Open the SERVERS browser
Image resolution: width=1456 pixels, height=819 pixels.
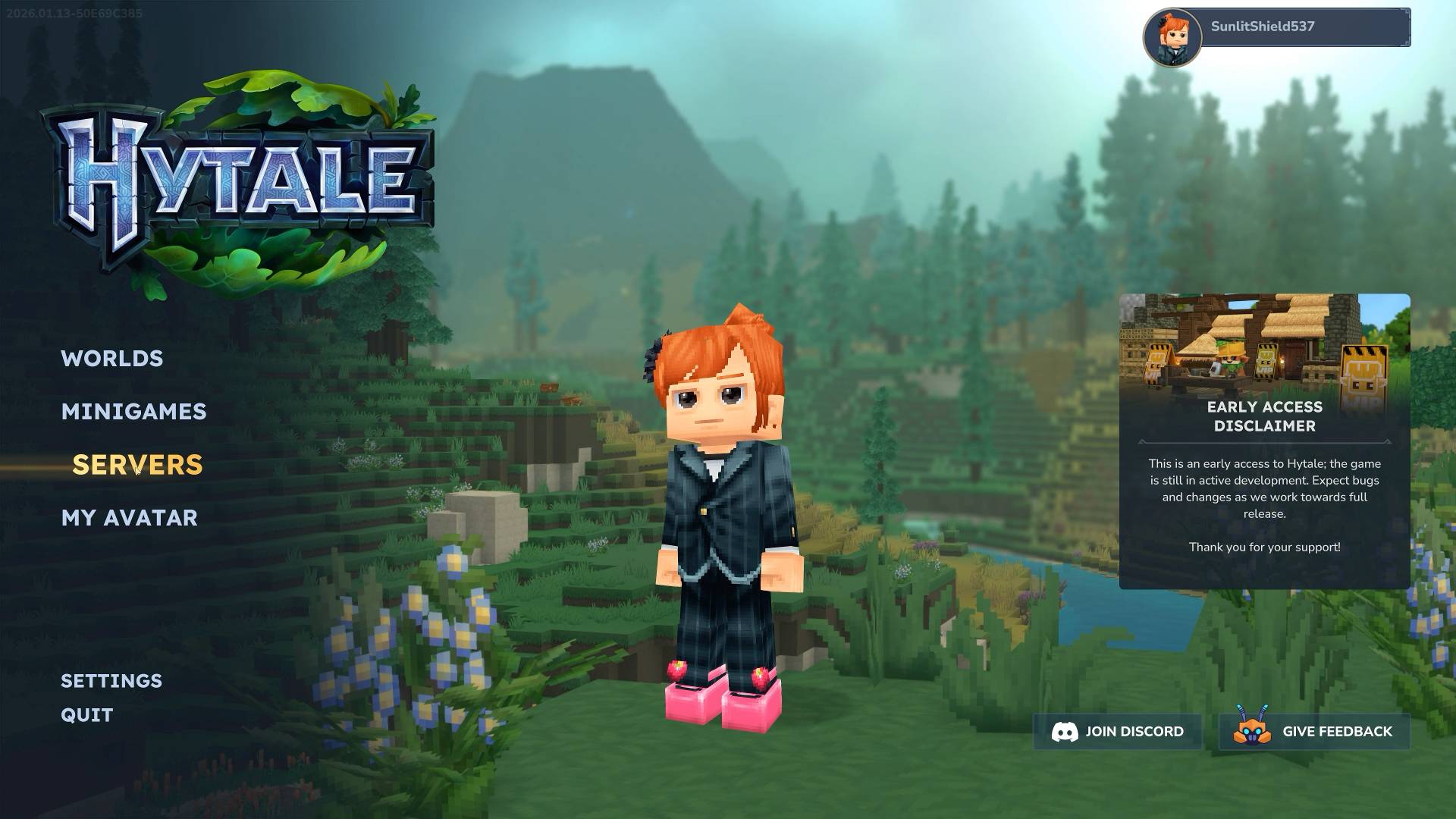coord(138,464)
